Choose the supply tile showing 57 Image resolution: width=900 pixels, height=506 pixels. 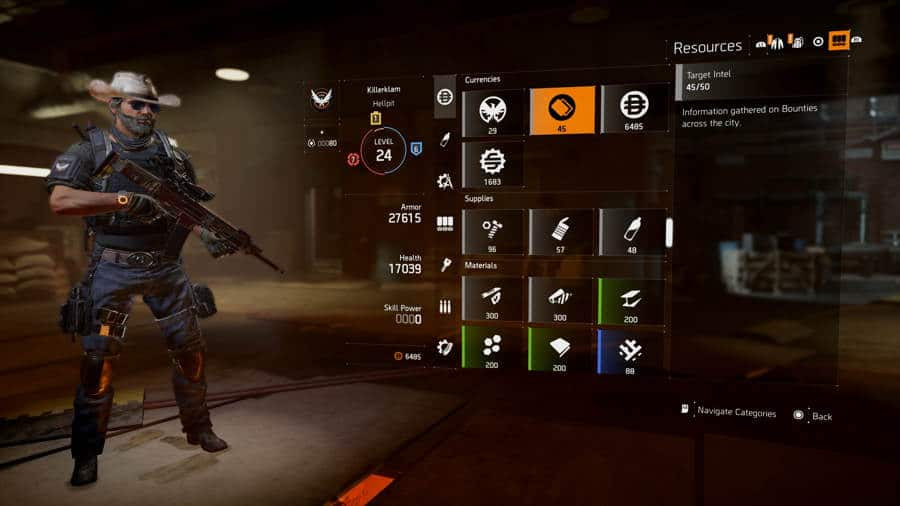[x=562, y=231]
